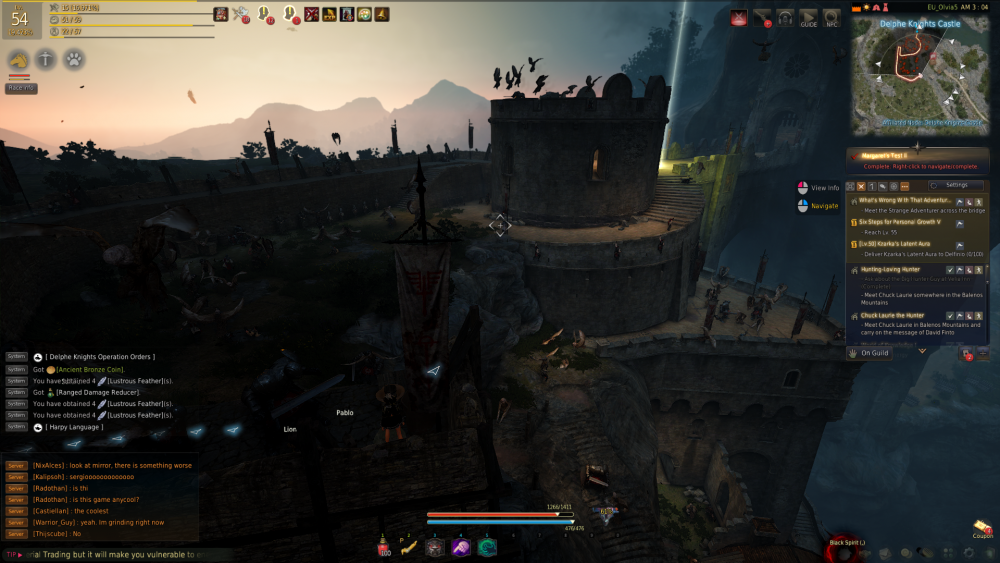Open the paw print pet icon

click(x=74, y=60)
